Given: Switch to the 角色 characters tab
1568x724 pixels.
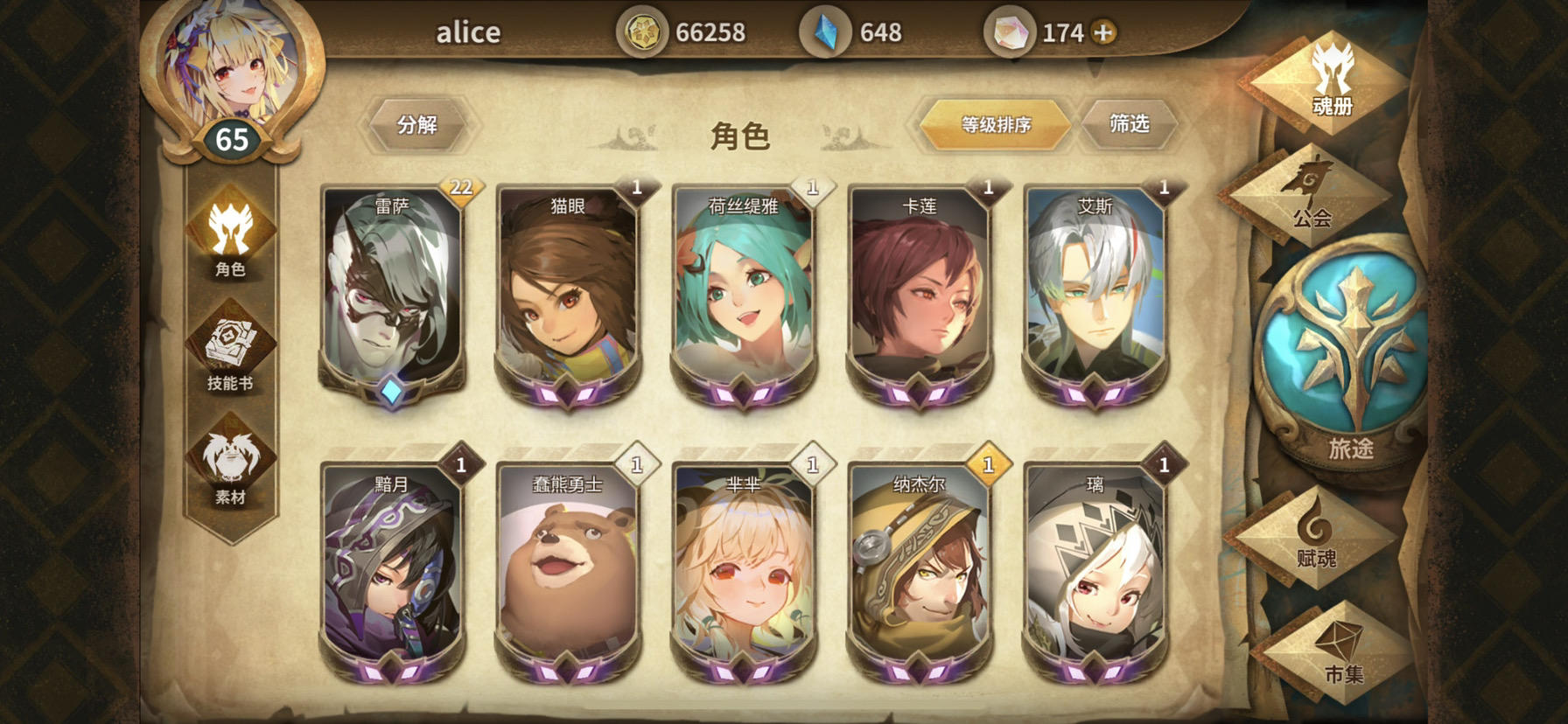Looking at the screenshot, I should (x=231, y=247).
